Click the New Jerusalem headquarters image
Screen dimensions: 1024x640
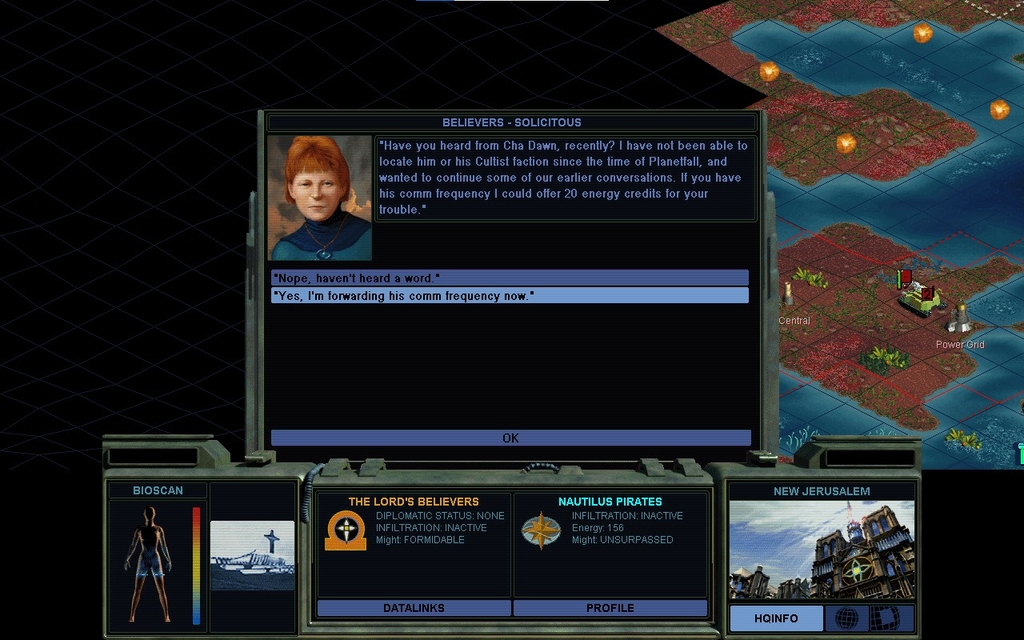tap(821, 550)
